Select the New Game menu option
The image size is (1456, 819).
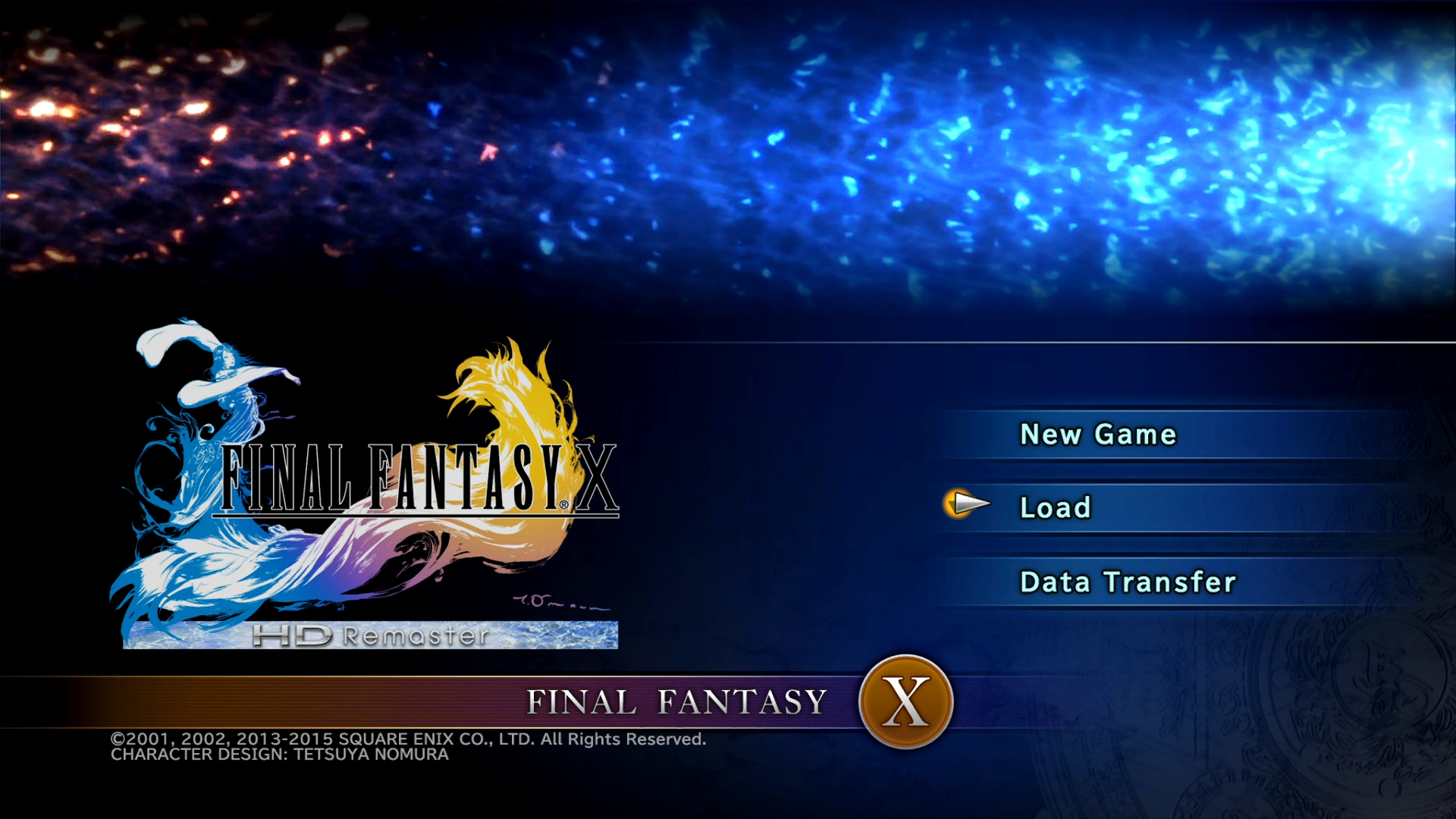1097,434
